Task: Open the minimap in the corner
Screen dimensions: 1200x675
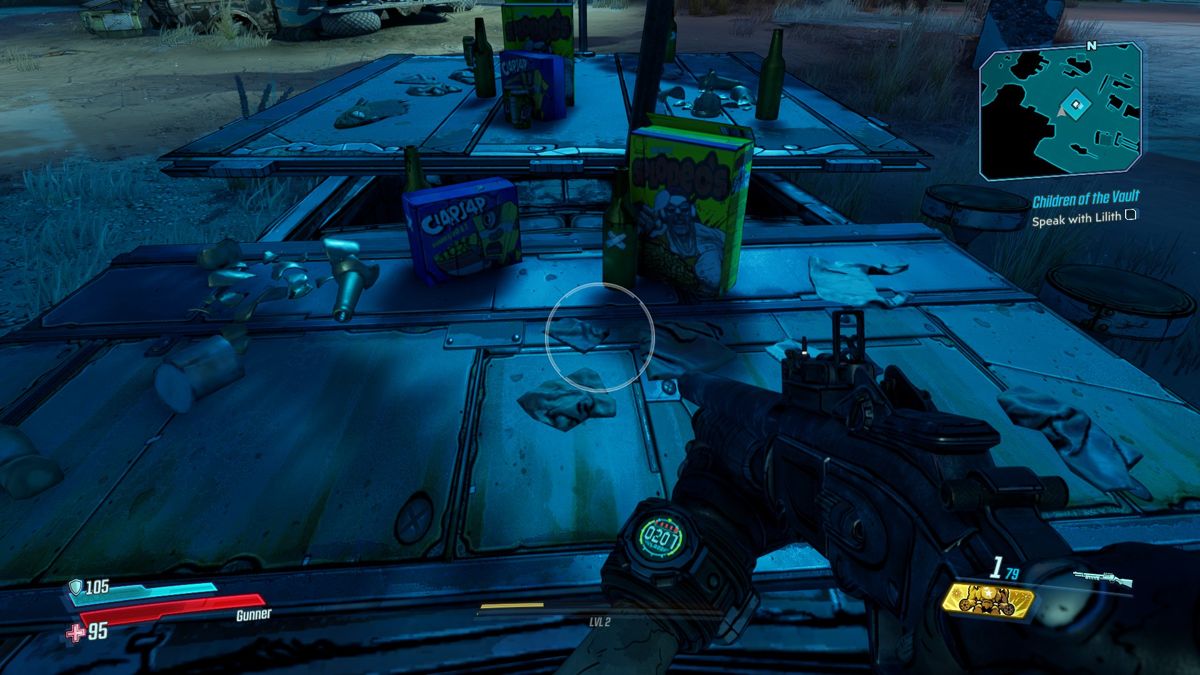Action: tap(1061, 112)
